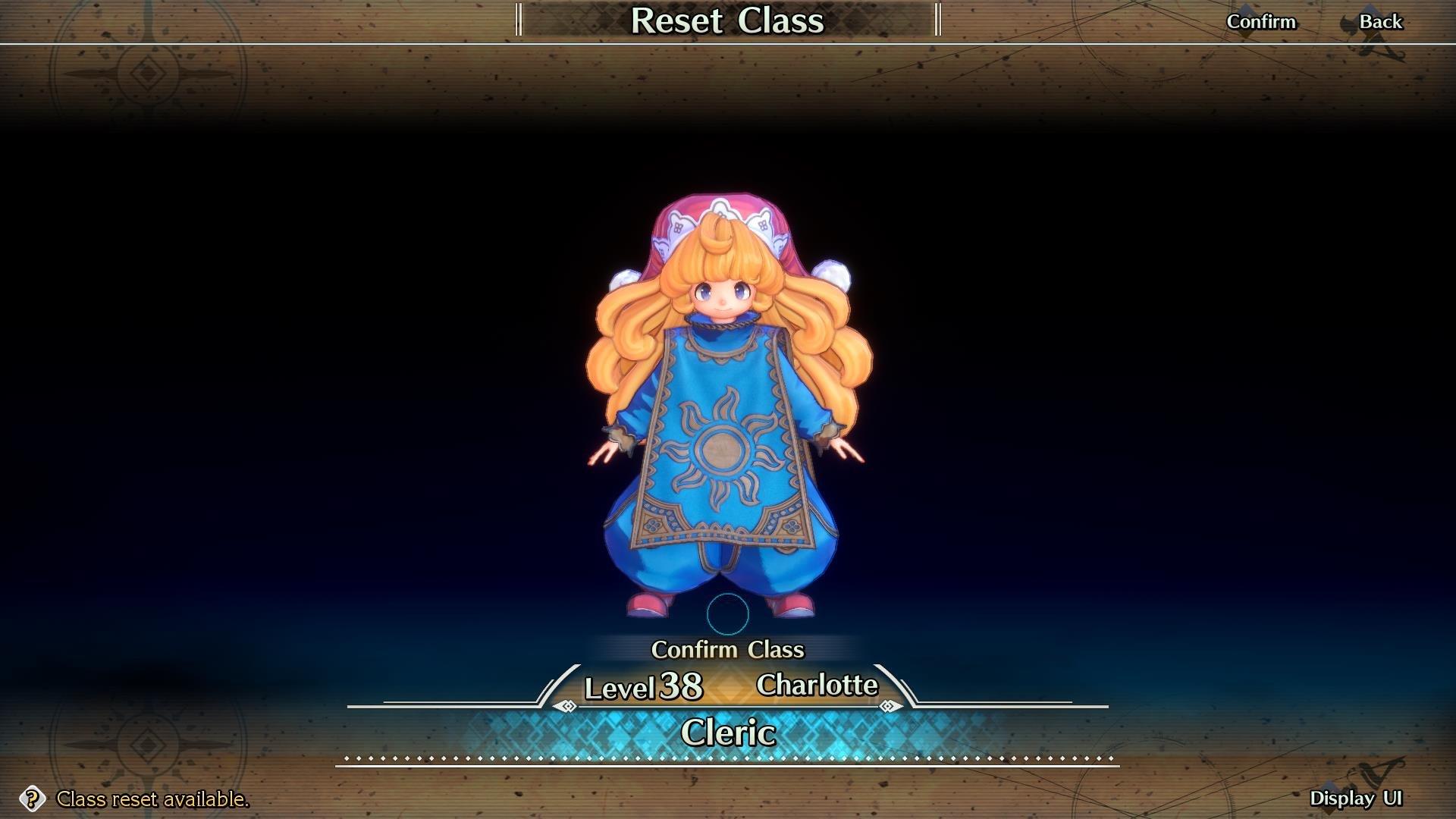Select the diamond button prompt beside Confirm
1456x819 pixels.
[x=1247, y=21]
